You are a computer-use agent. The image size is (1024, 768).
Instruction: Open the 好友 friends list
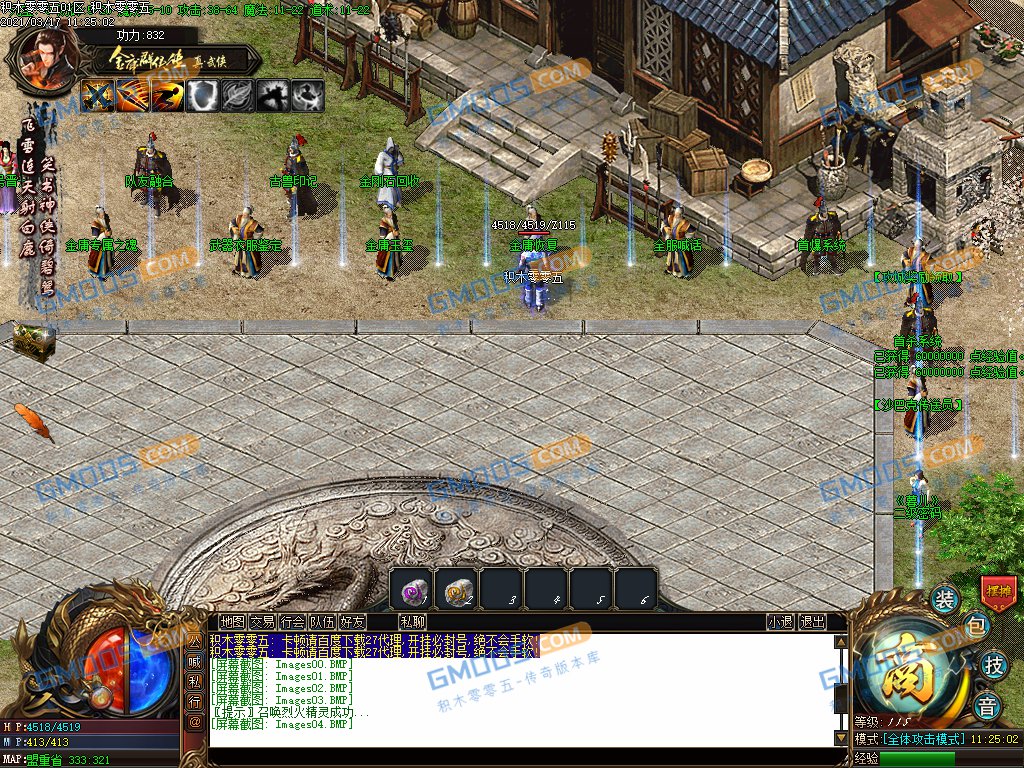352,622
